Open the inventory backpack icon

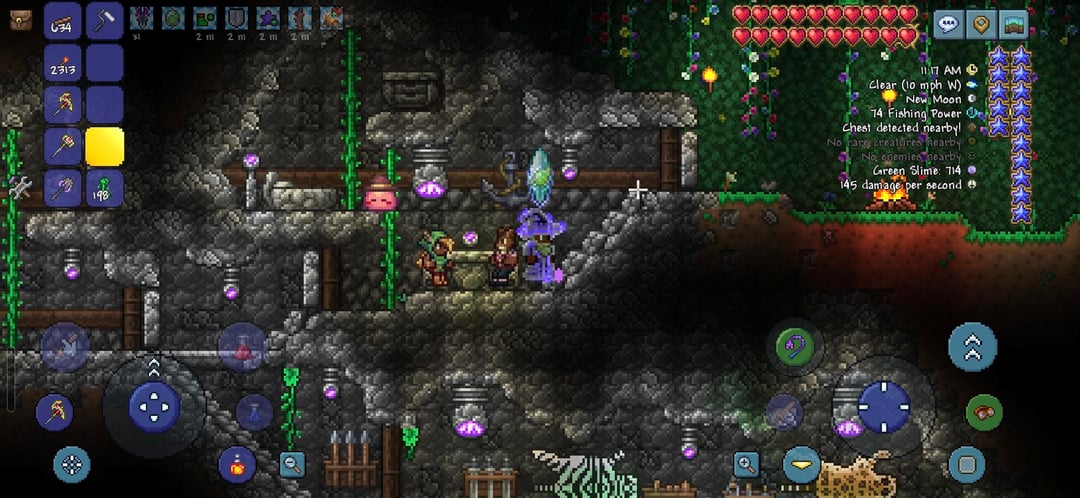click(x=19, y=18)
